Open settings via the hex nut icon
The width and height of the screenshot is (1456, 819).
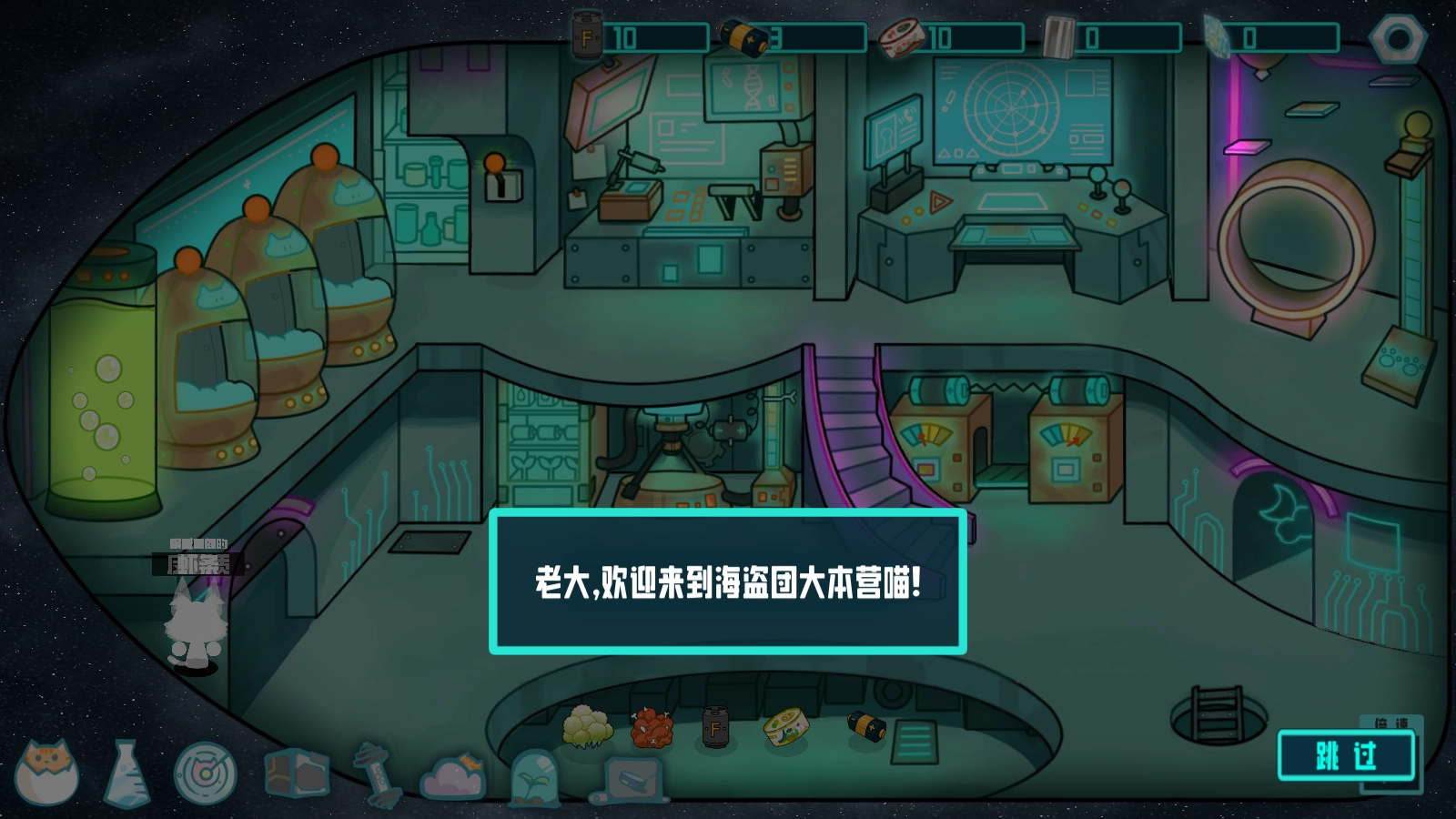[x=1399, y=36]
